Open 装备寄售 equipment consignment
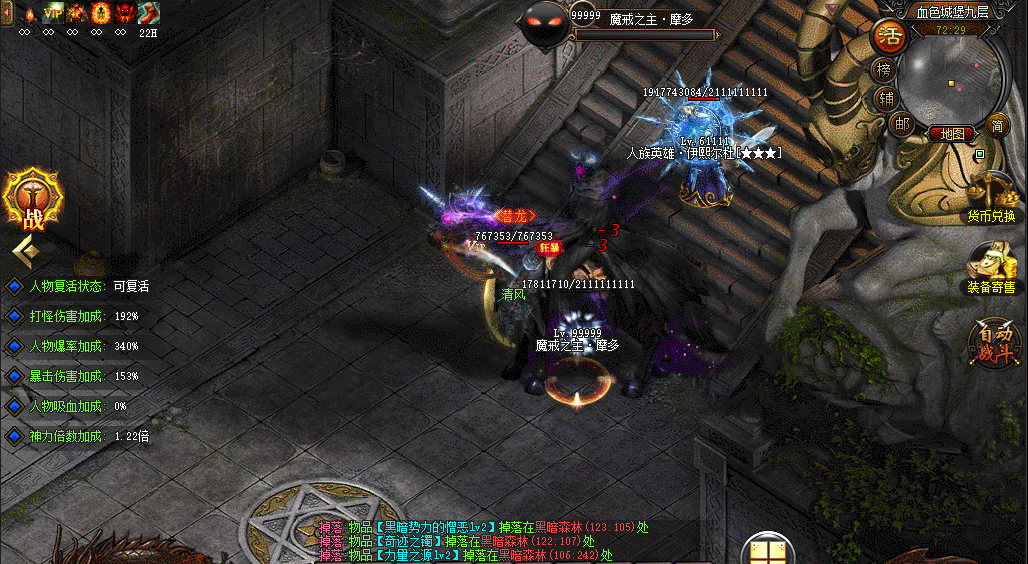The height and width of the screenshot is (564, 1028). coord(991,268)
